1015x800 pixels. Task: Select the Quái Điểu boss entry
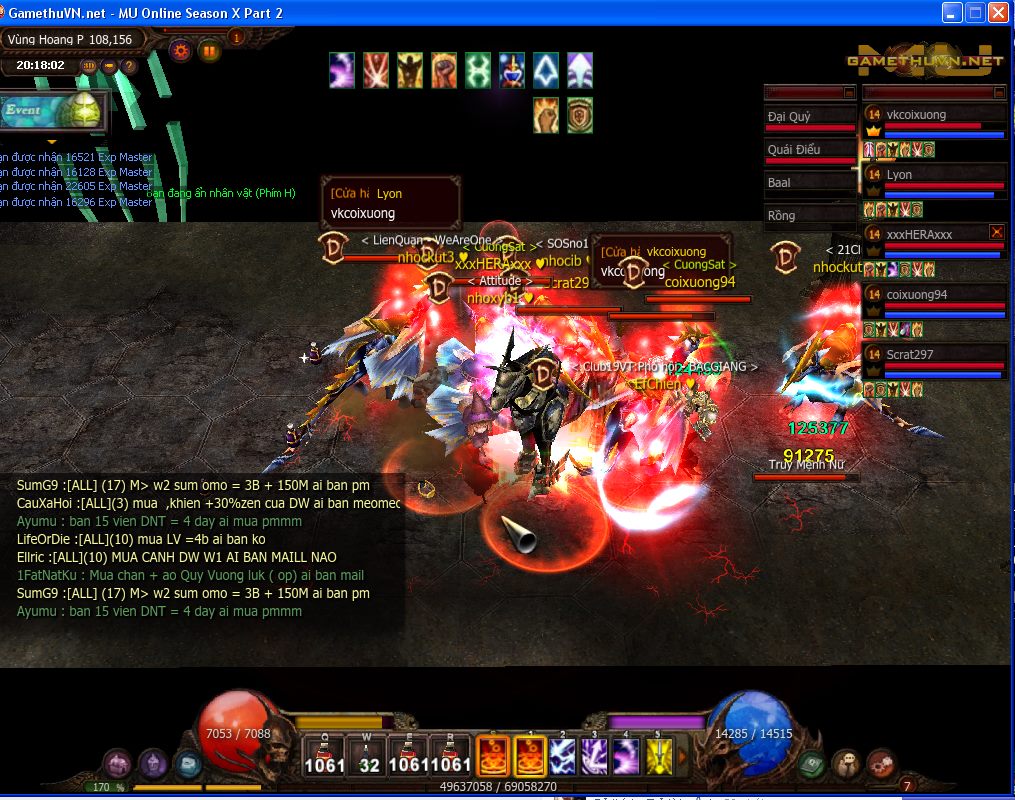pyautogui.click(x=810, y=151)
